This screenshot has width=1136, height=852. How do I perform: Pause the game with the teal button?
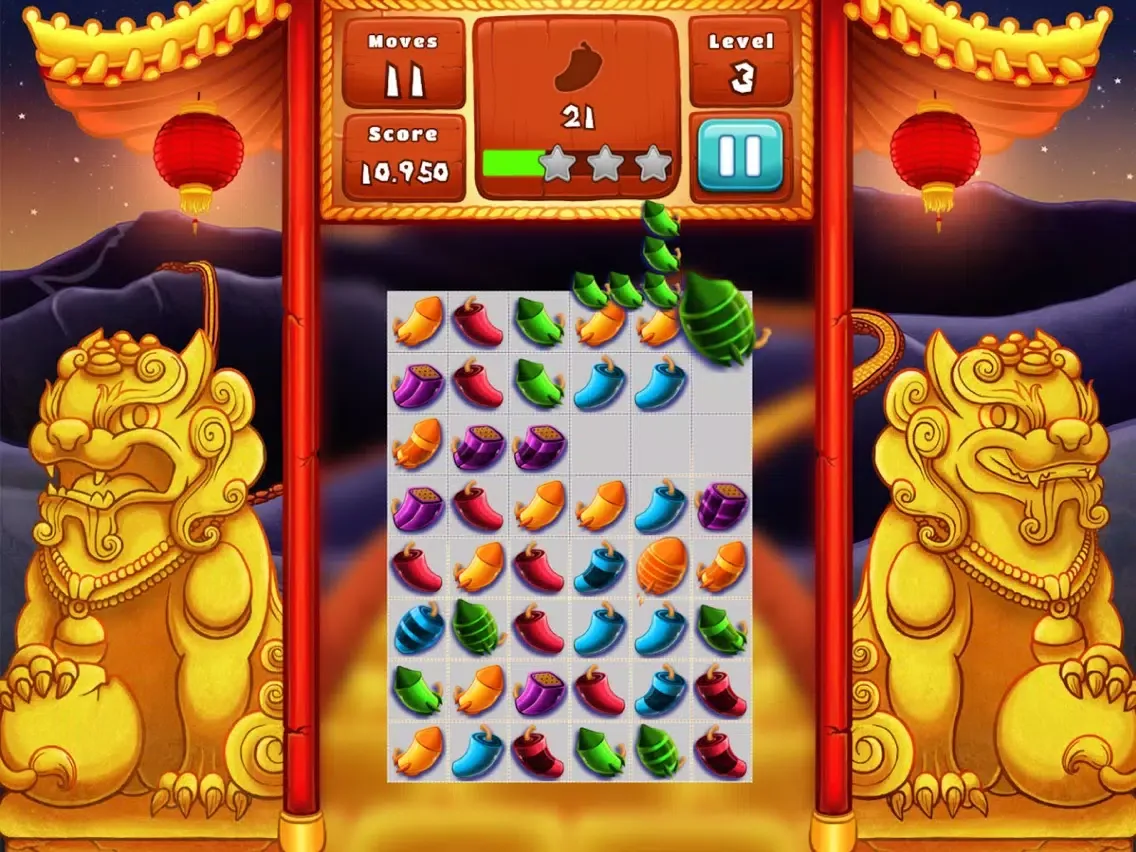click(740, 155)
